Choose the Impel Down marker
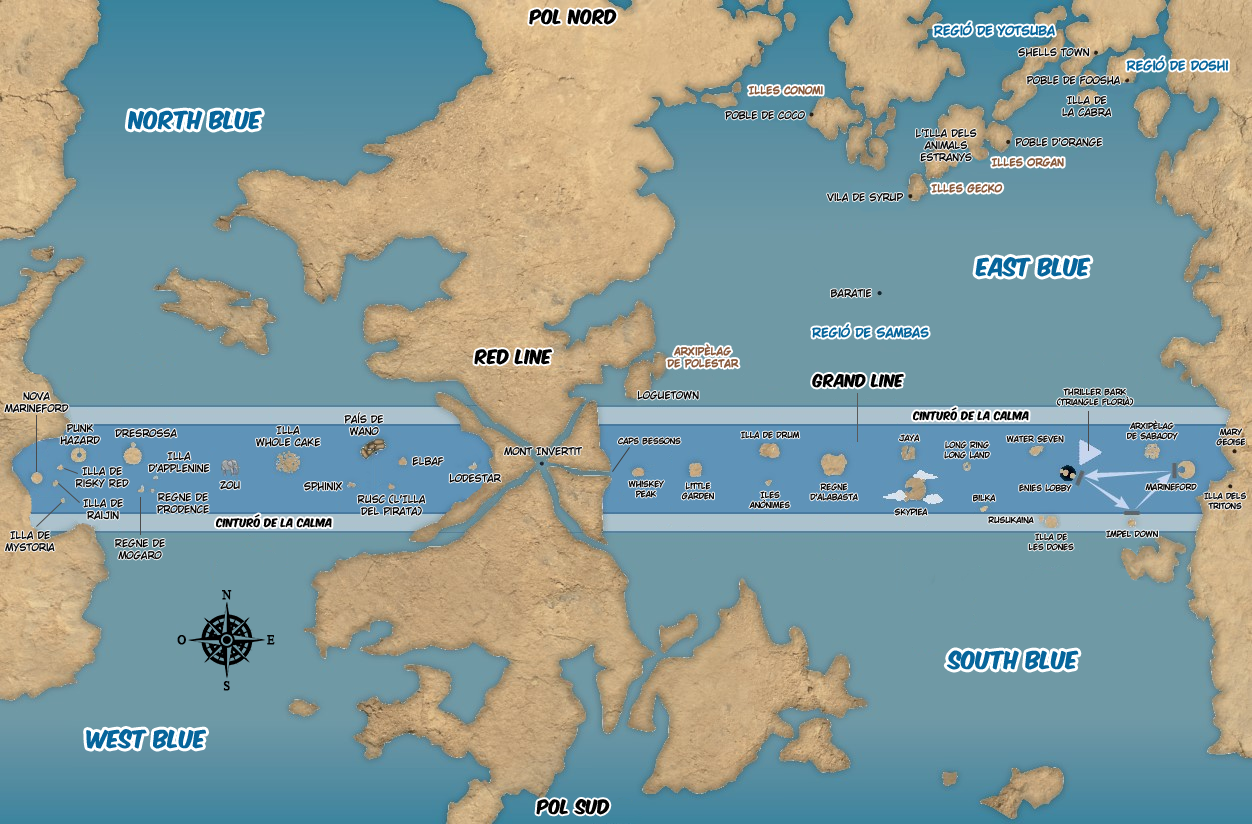Viewport: 1252px width, 824px height. pyautogui.click(x=1131, y=514)
